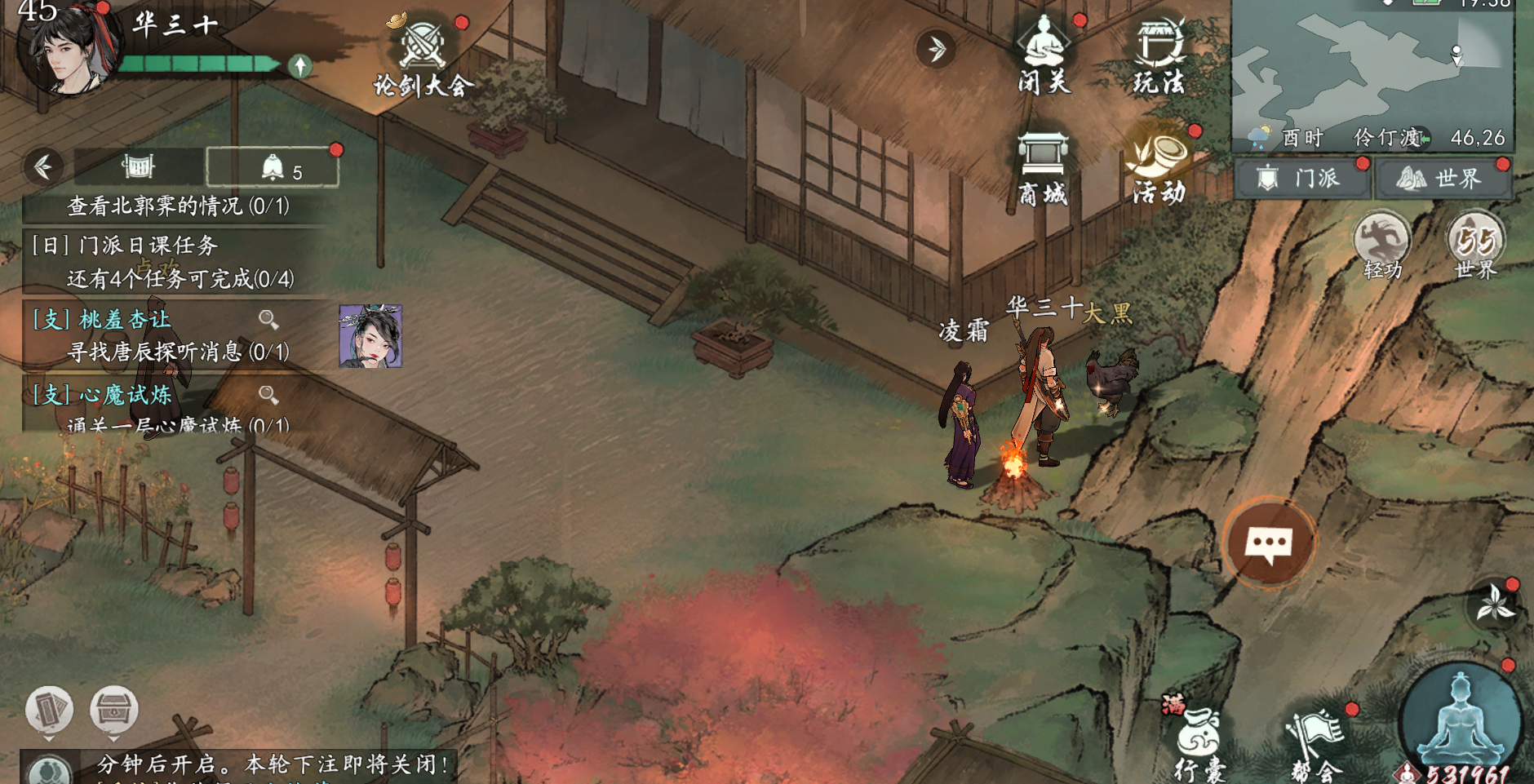The image size is (1534, 784).
Task: Switch to the 门派 channel button
Action: 1303,178
